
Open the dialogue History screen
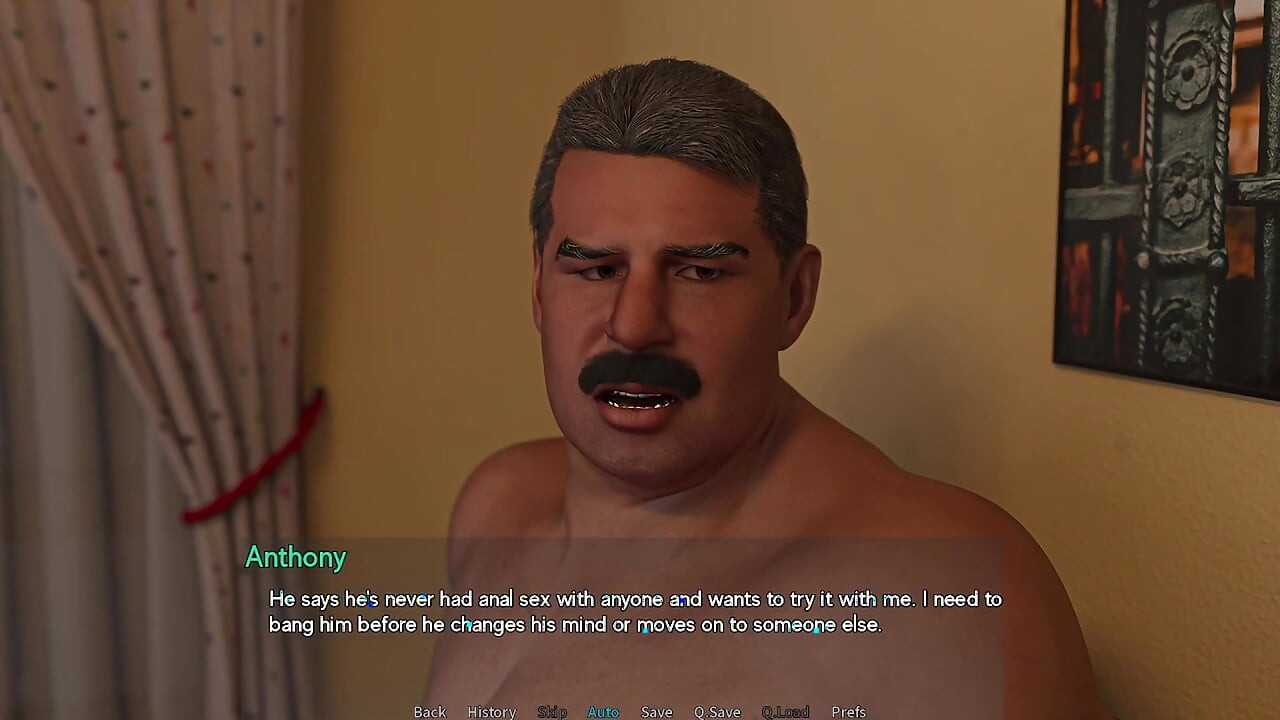point(491,711)
